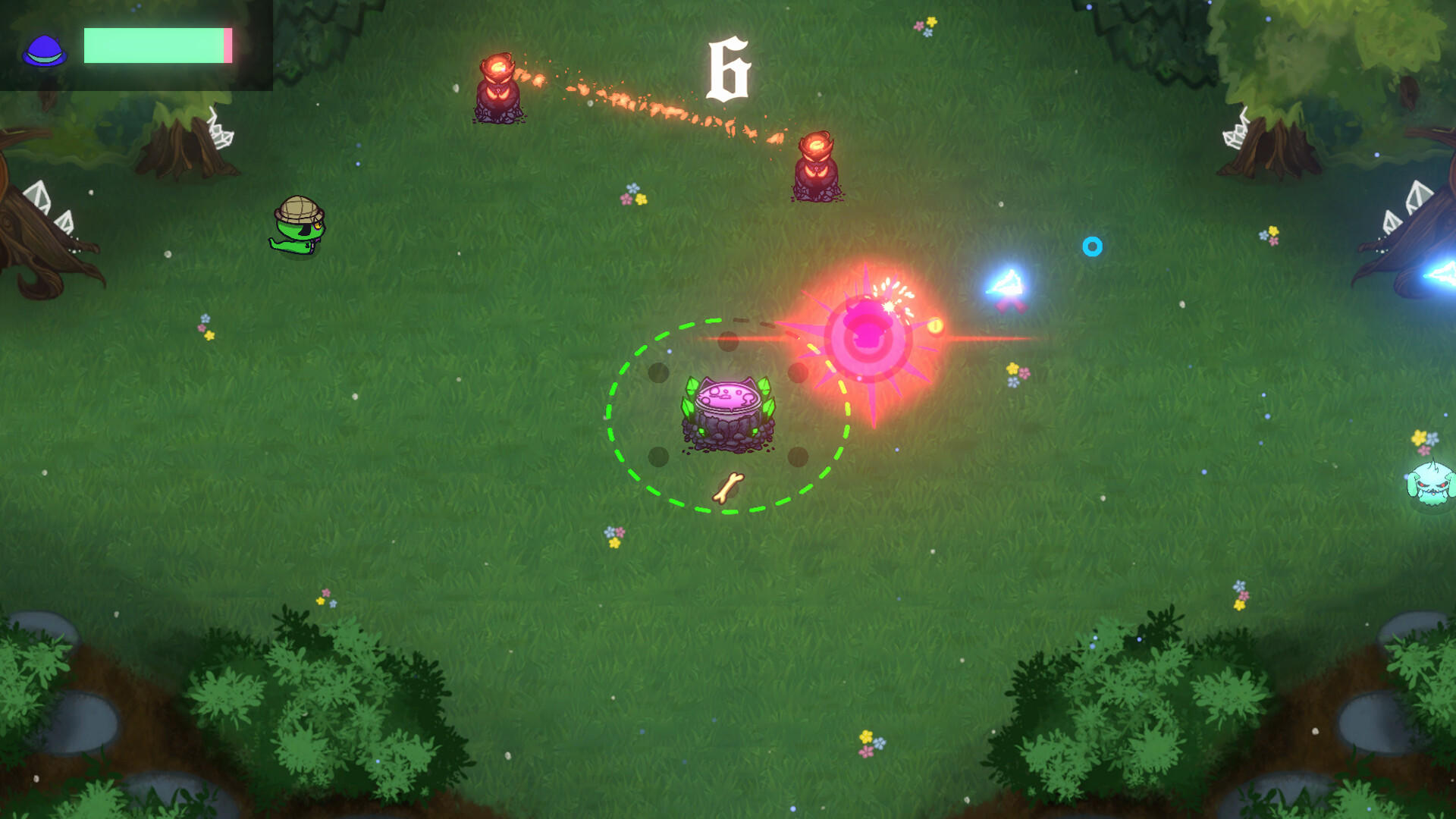Image resolution: width=1456 pixels, height=819 pixels.
Task: Toggle the blue ring target marker
Action: (1093, 246)
